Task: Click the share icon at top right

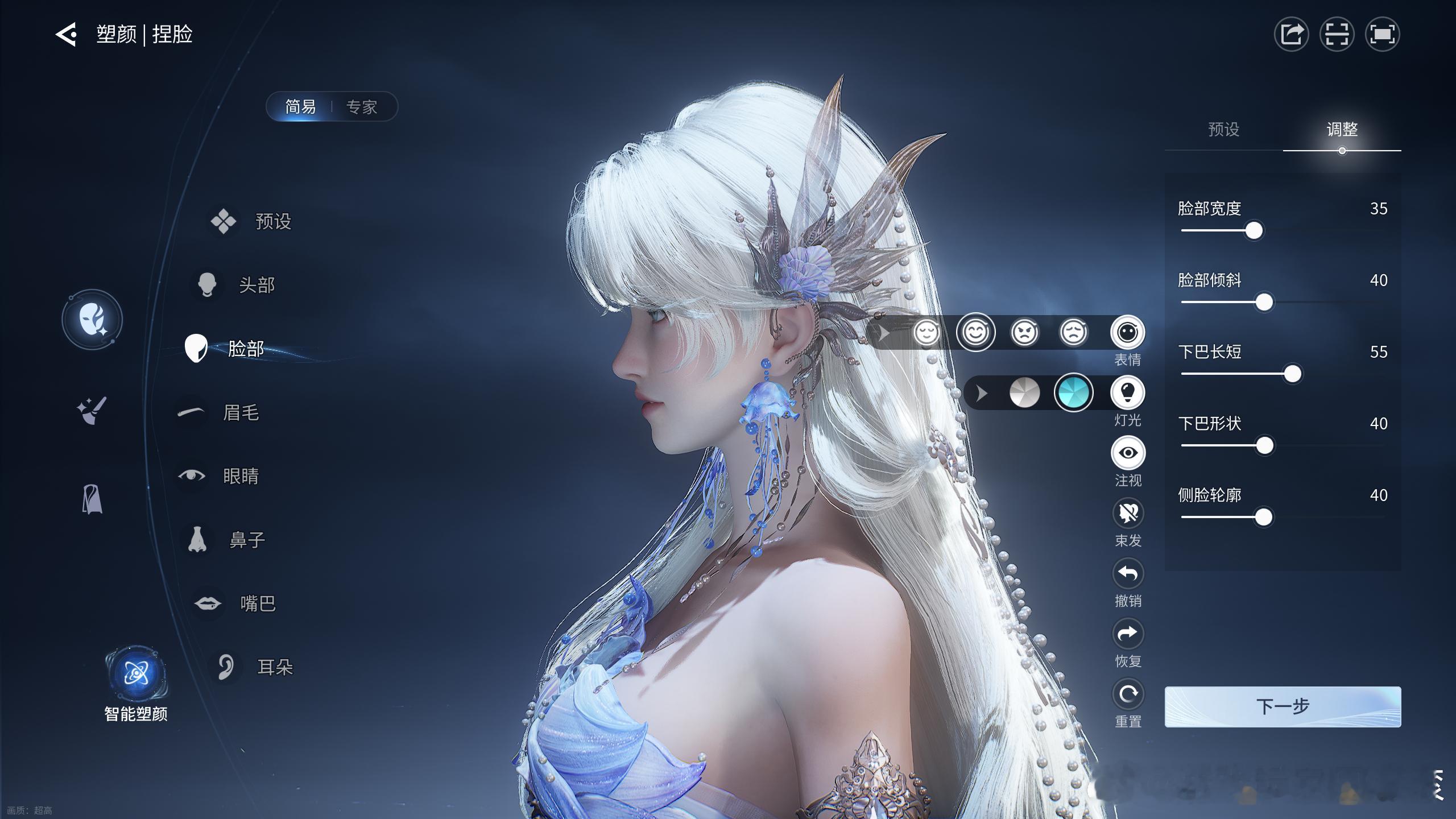Action: pos(1291,35)
